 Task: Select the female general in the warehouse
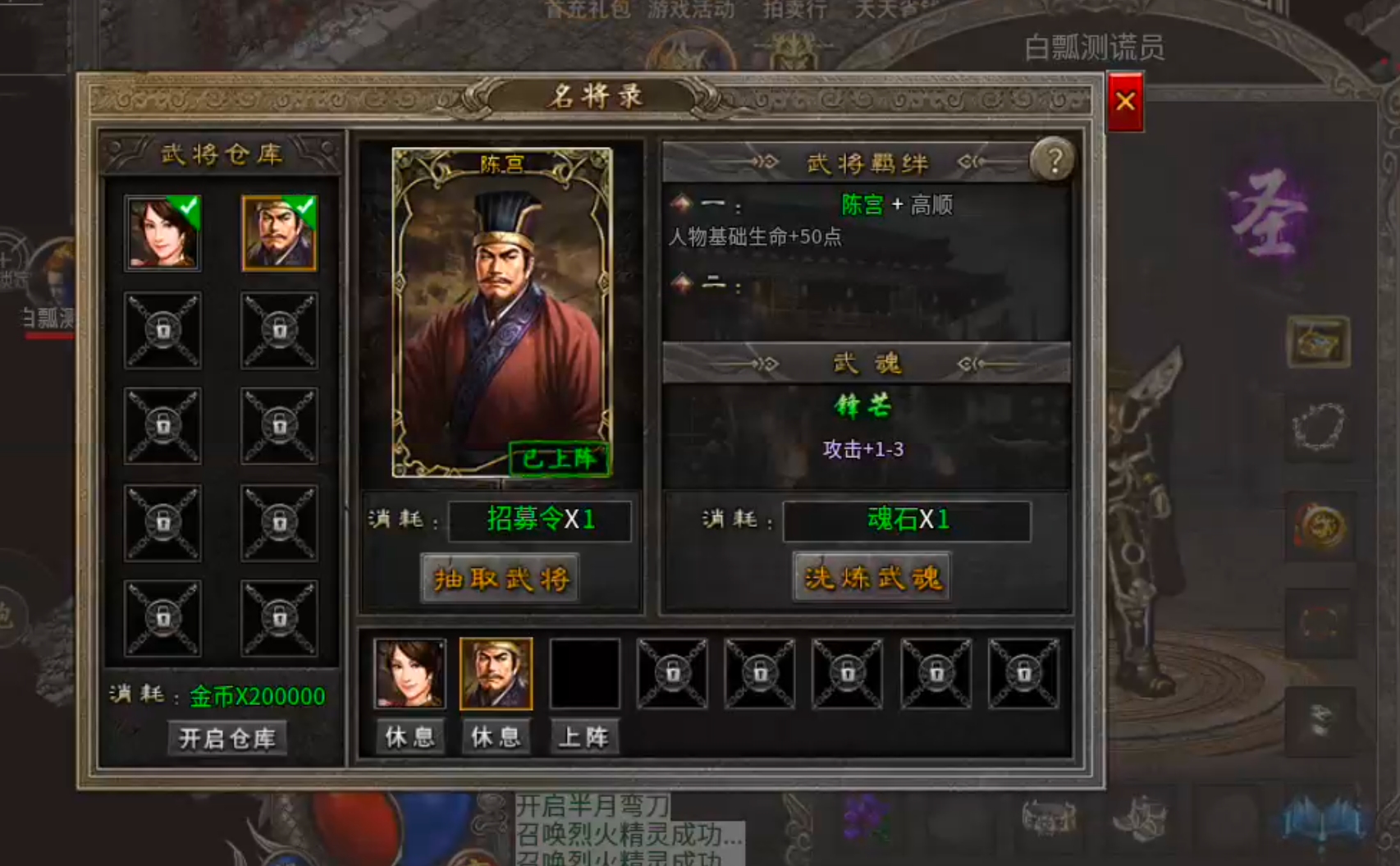click(x=162, y=233)
